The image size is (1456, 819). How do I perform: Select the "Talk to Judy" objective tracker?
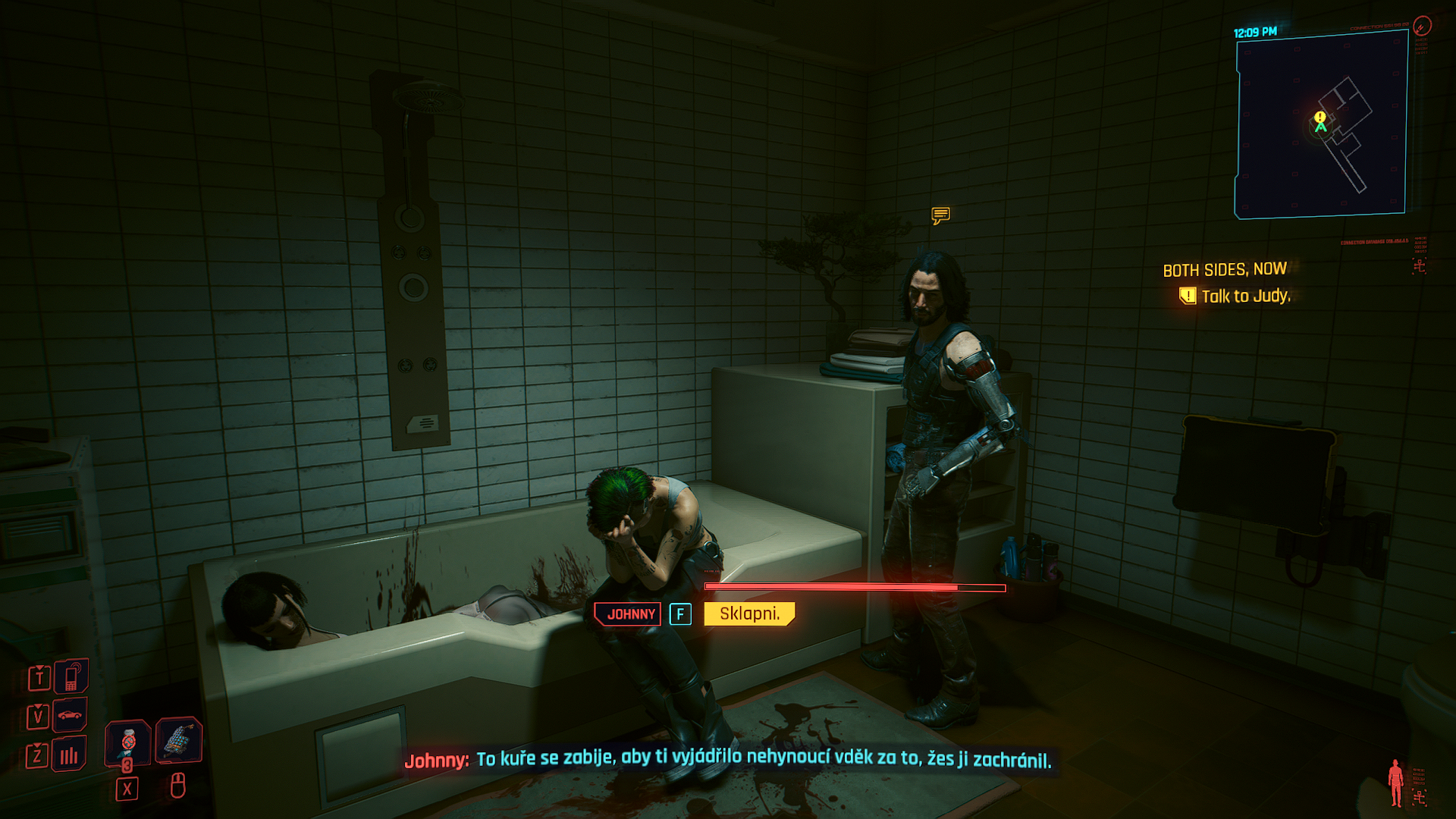[x=1244, y=296]
